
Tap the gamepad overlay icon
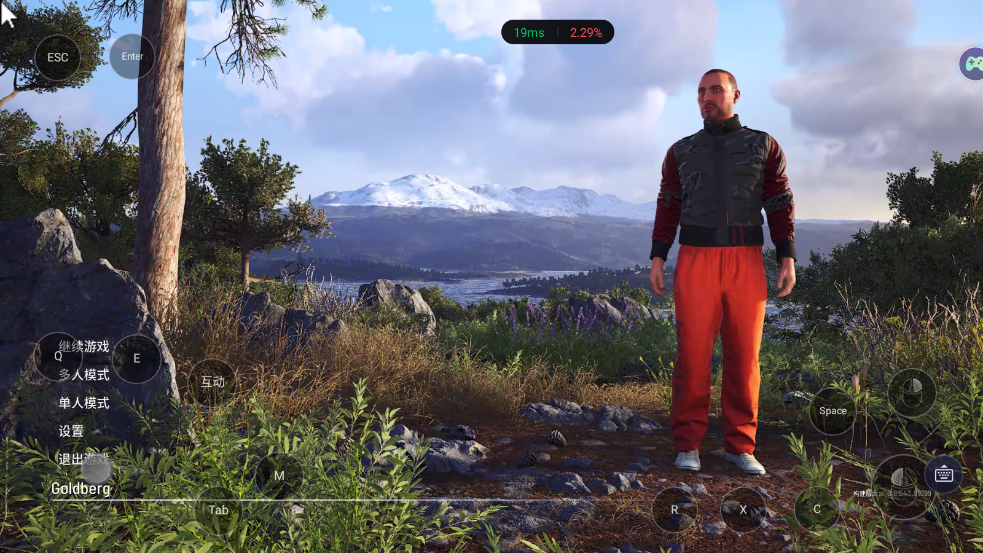pos(972,64)
